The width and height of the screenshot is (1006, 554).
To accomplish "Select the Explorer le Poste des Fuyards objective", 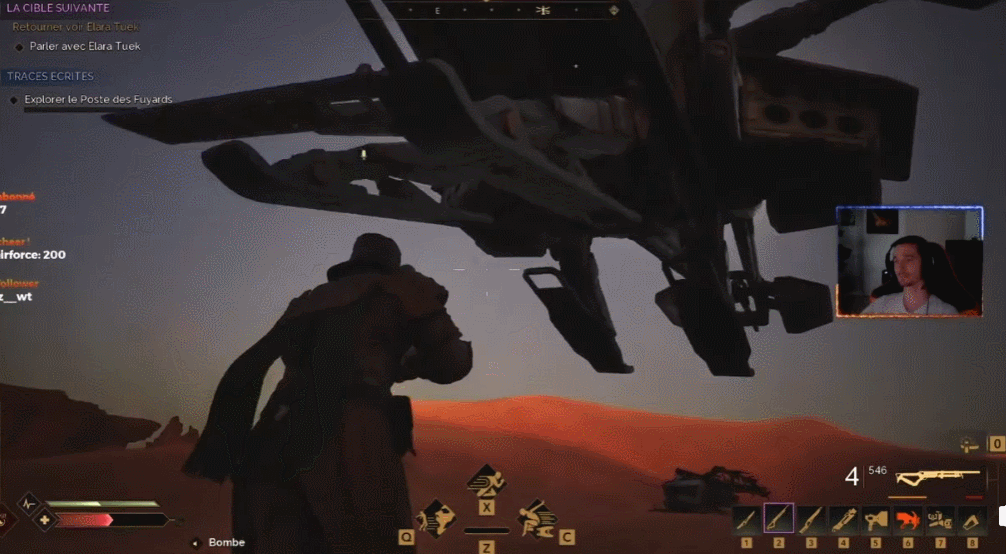I will point(98,99).
